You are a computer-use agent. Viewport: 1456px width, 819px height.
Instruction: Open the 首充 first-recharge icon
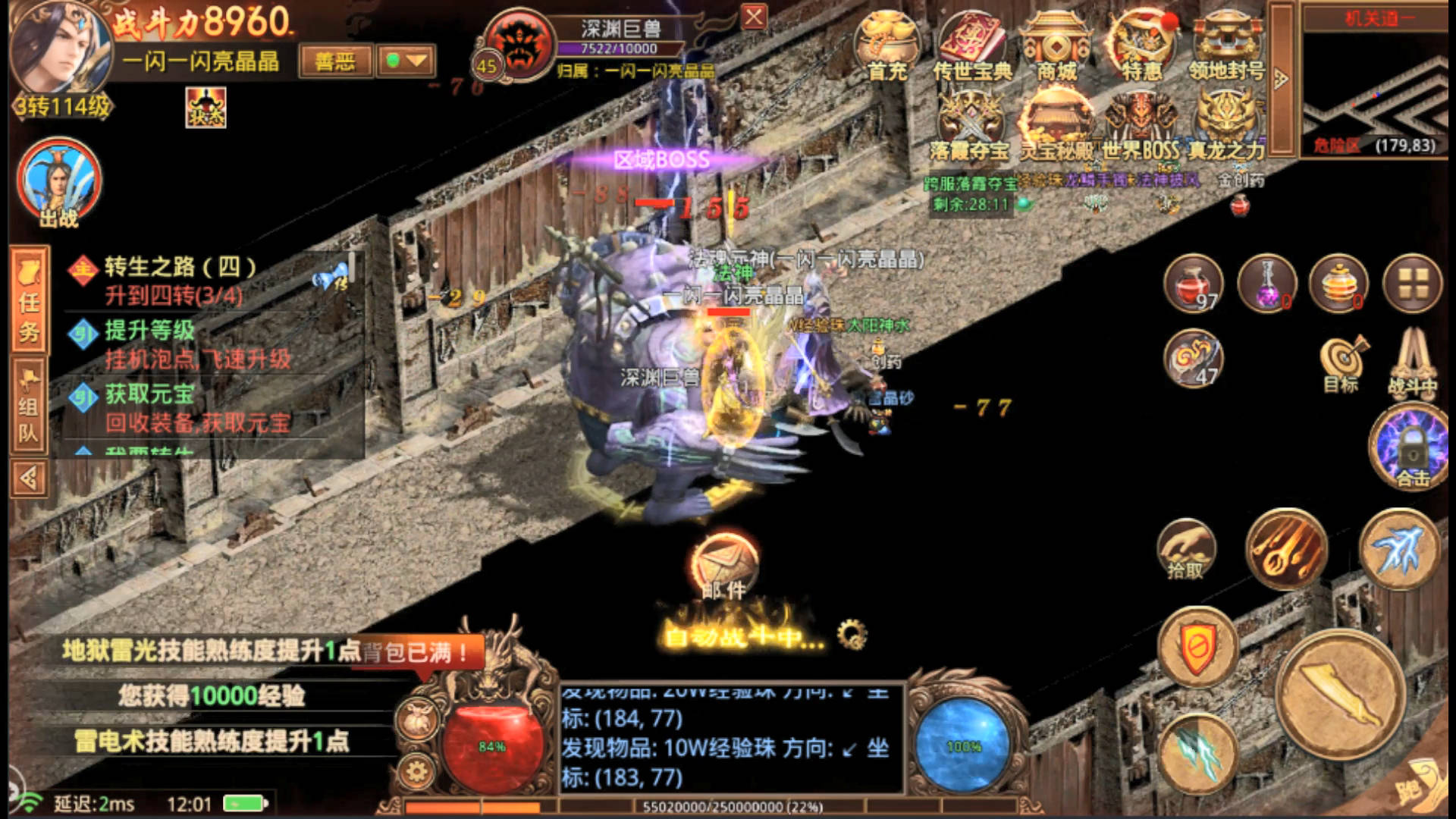click(886, 47)
